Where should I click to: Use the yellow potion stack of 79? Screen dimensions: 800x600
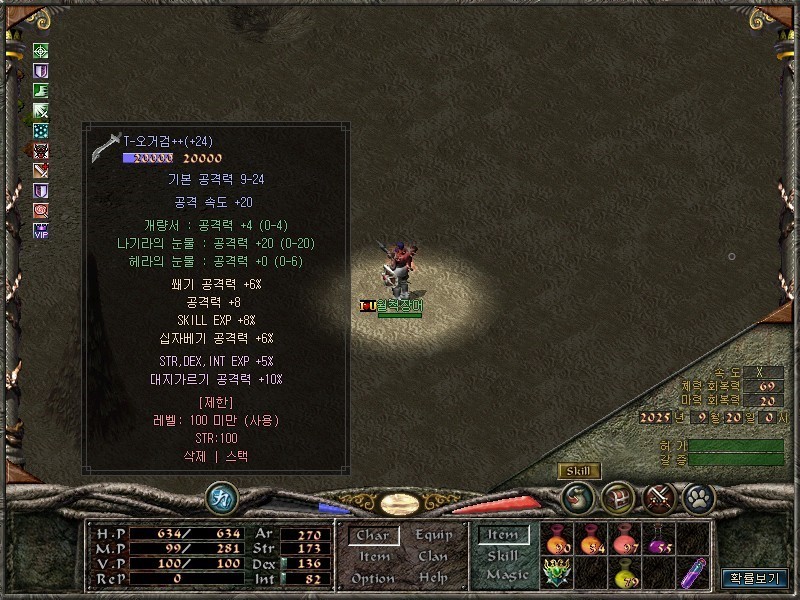(625, 575)
